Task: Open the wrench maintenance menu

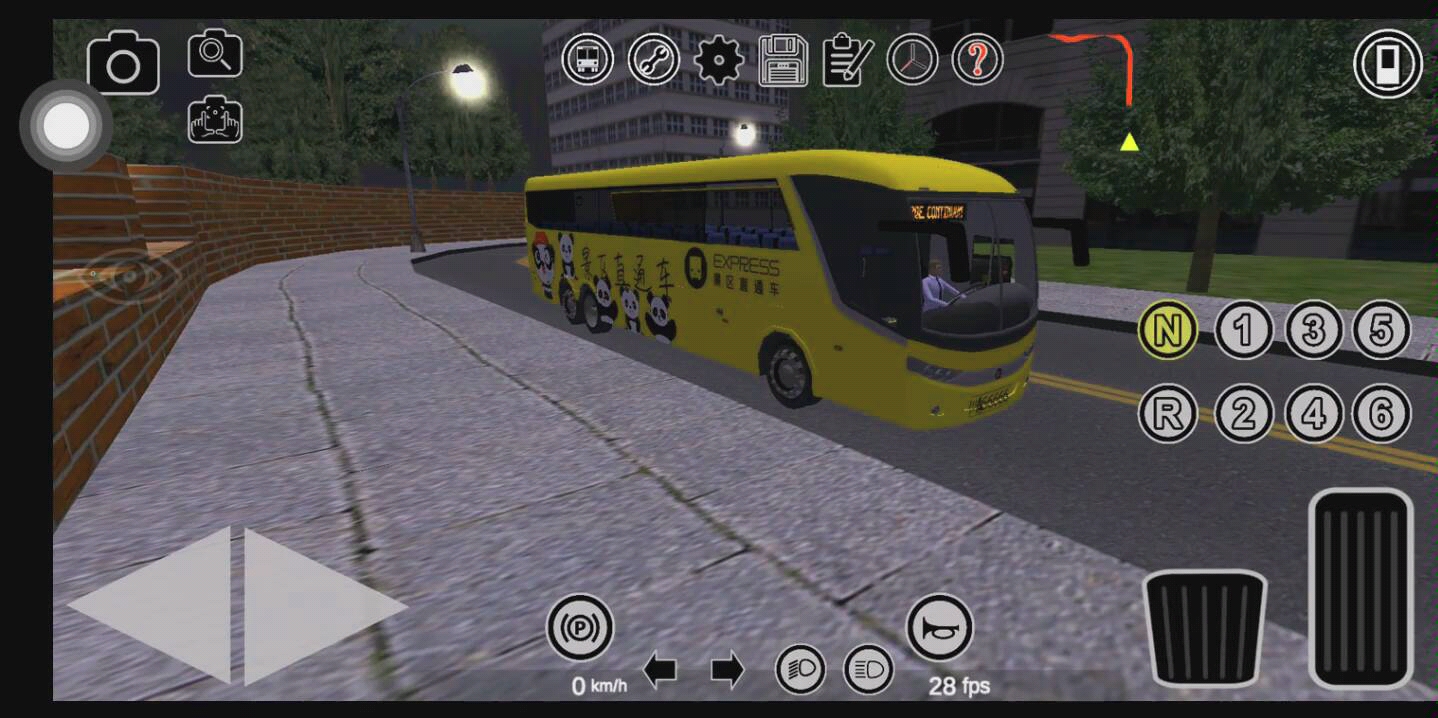Action: click(x=654, y=59)
